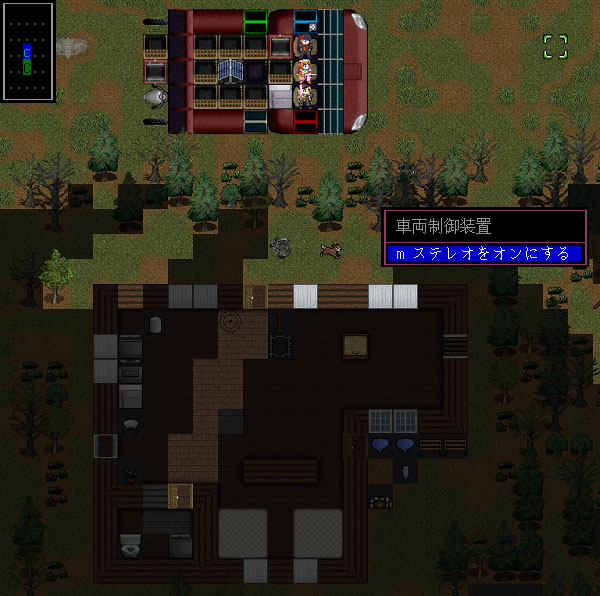Viewport: 600px width, 596px height.
Task: Select the ステレオをオンにする menu option
Action: 485,254
